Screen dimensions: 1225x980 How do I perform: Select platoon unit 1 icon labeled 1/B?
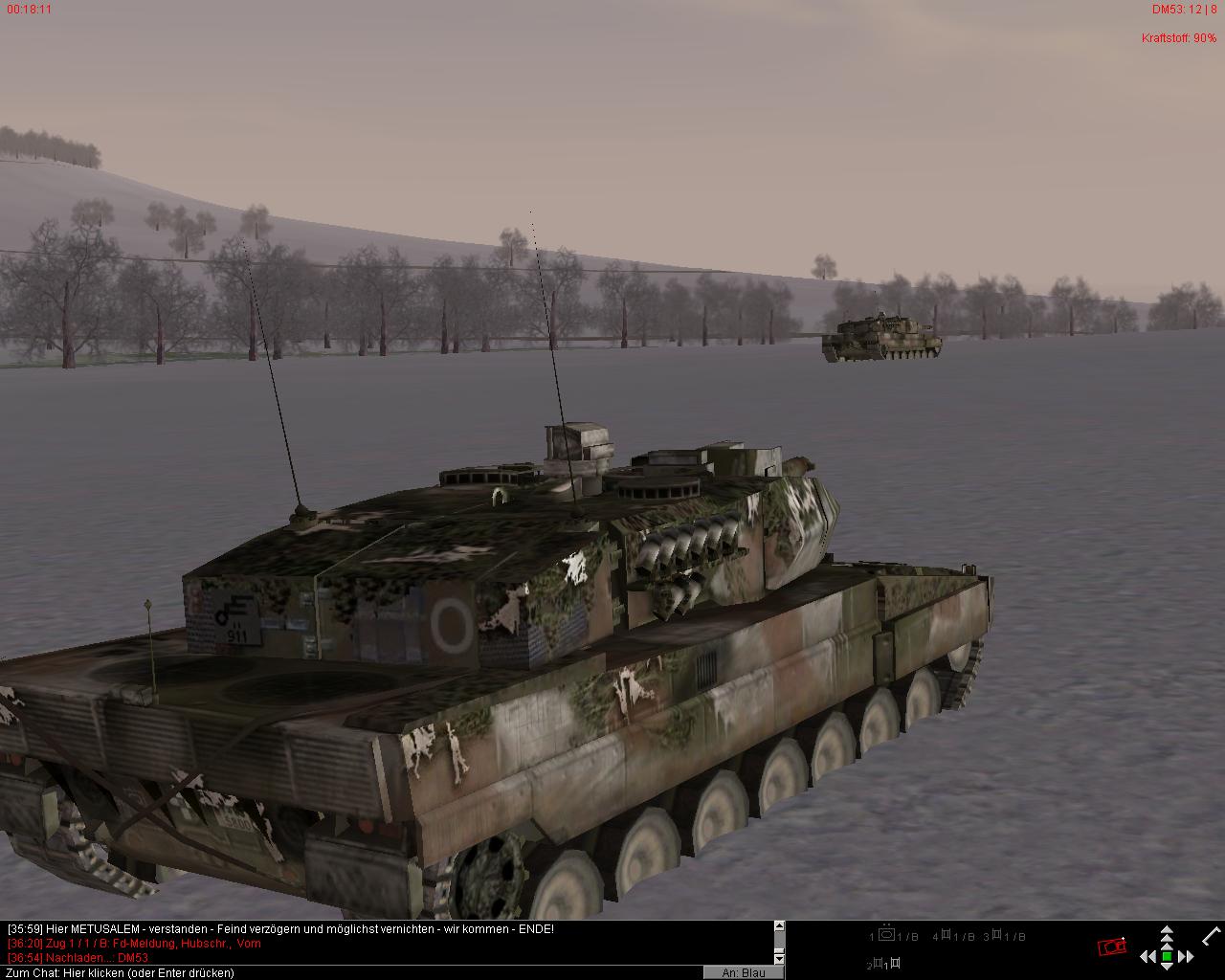pos(887,935)
